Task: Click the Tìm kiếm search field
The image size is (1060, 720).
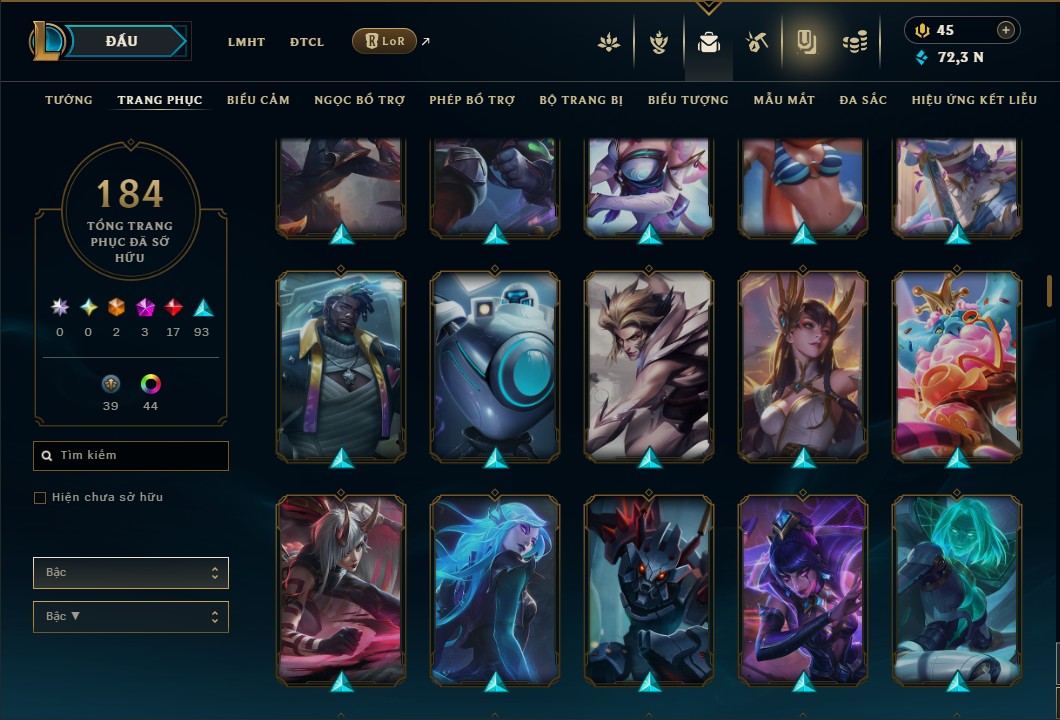Action: pos(131,456)
